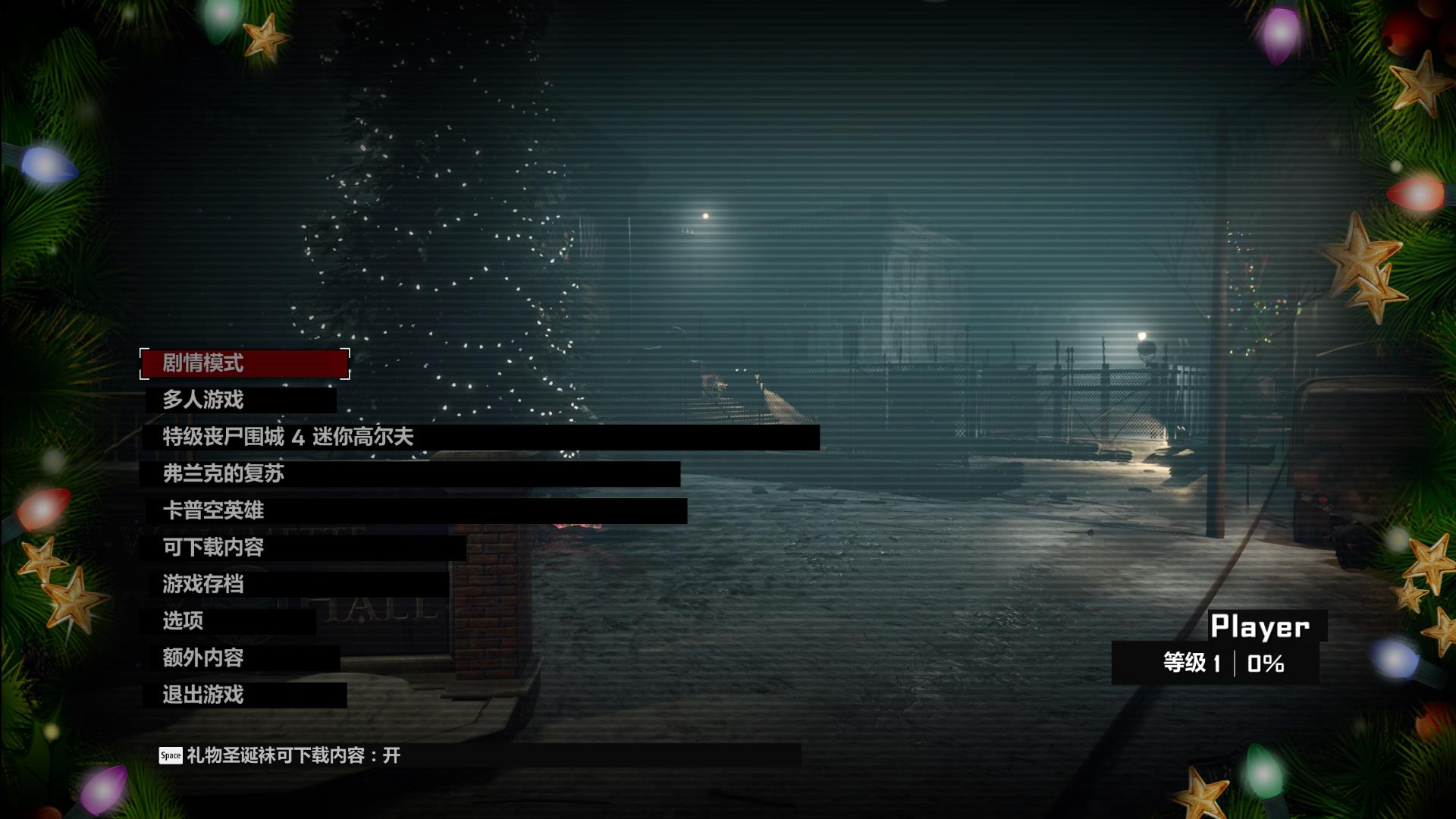The height and width of the screenshot is (819, 1456).
Task: Select 剧情模式 story mode
Action: (x=203, y=363)
